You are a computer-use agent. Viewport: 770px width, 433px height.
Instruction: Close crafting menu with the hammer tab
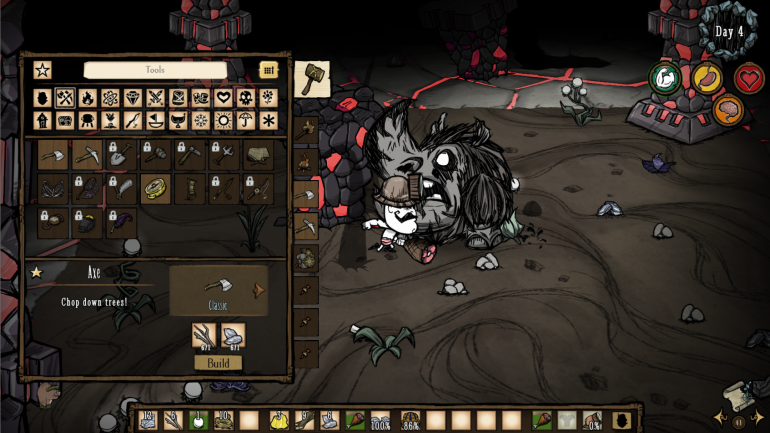[311, 79]
